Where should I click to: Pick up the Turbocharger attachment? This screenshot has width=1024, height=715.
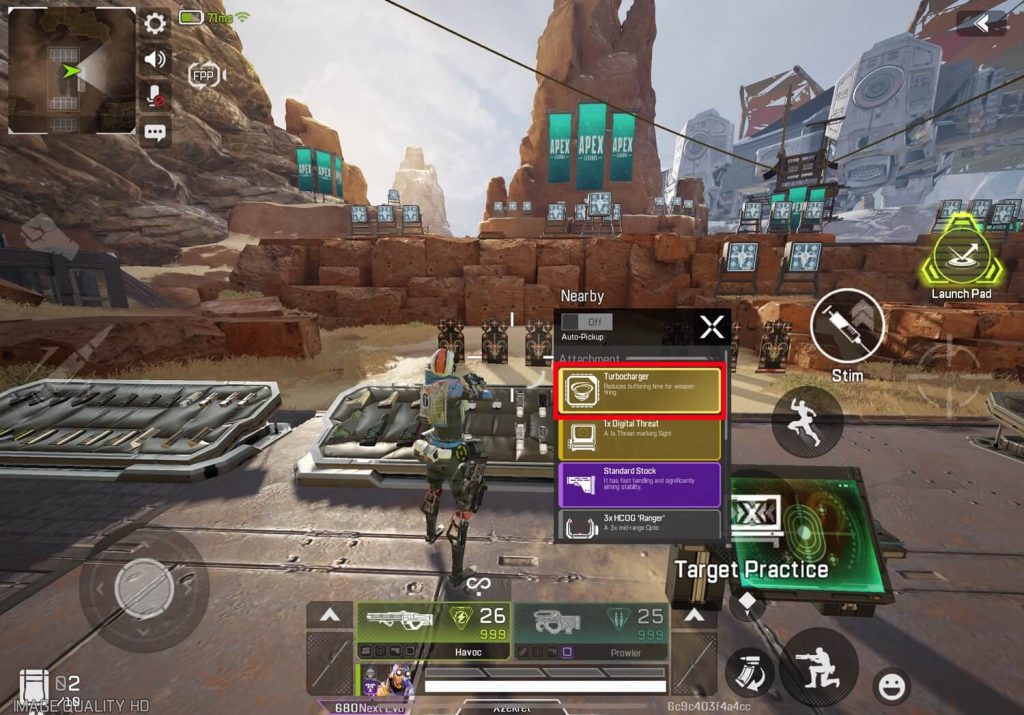point(638,390)
